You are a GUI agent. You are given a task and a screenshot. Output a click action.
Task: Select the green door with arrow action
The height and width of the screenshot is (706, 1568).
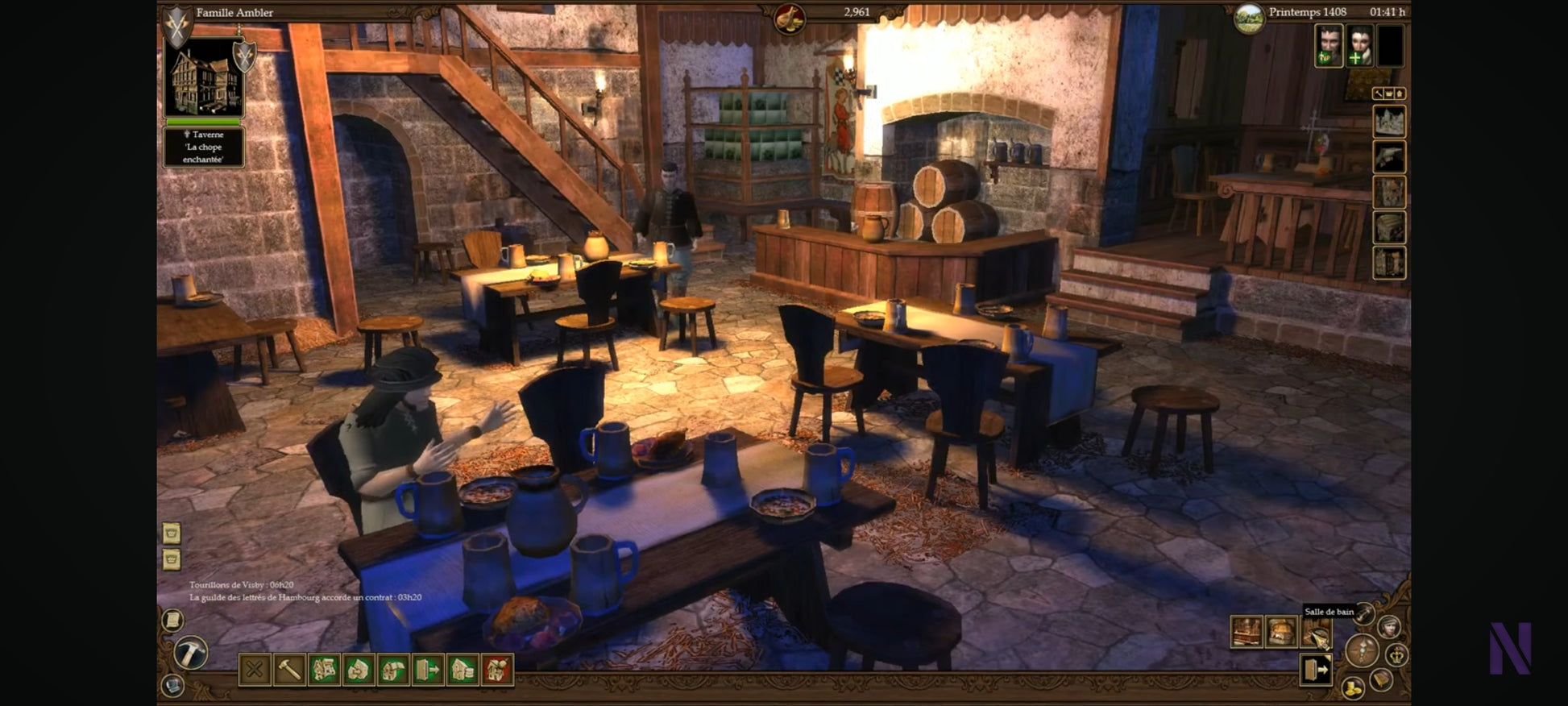pyautogui.click(x=428, y=670)
